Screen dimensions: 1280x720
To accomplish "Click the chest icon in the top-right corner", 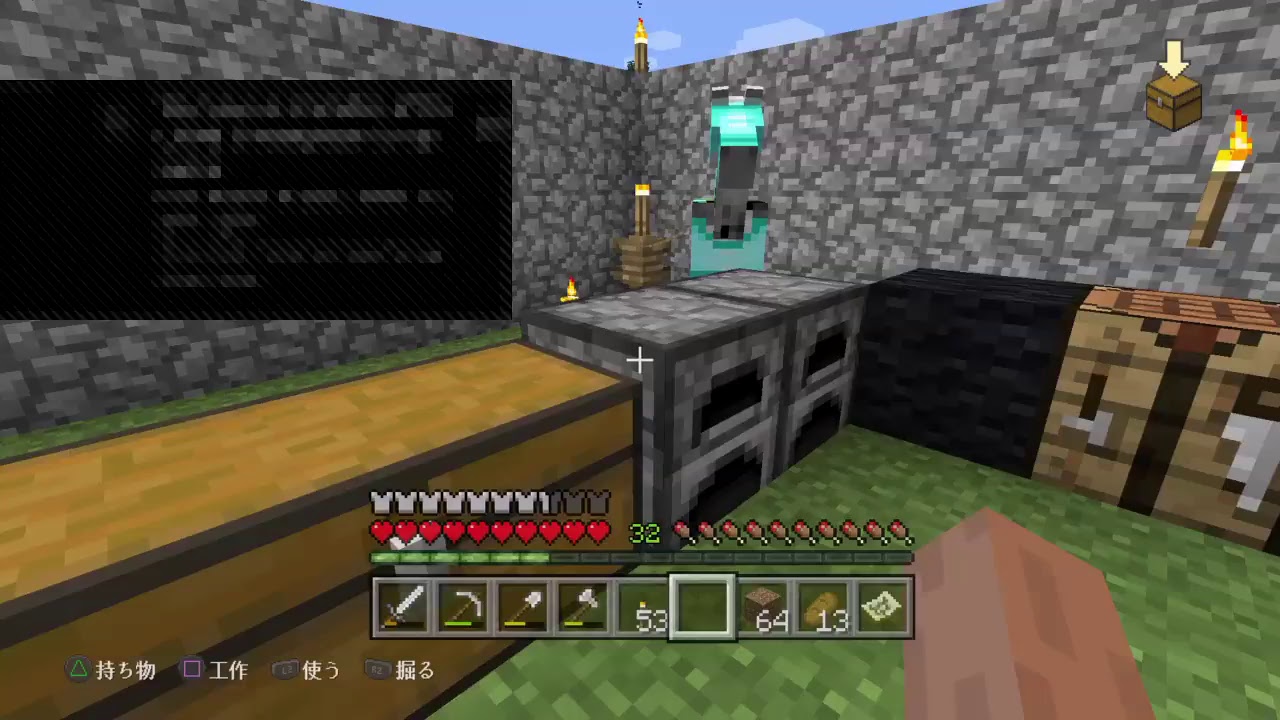I will pyautogui.click(x=1173, y=102).
